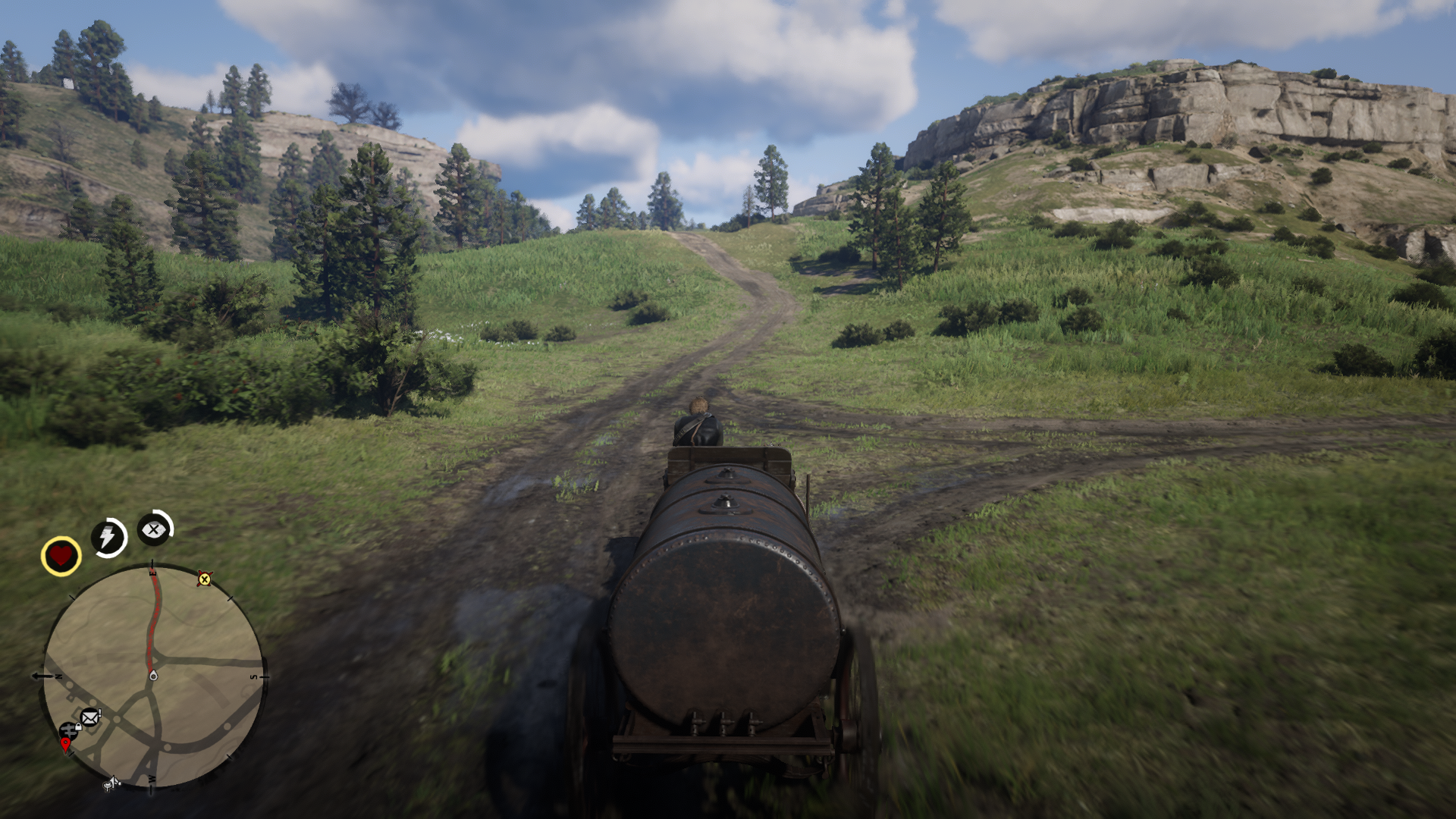Screen dimensions: 1456x819
Task: Click the Dead Eye core icon
Action: (x=153, y=529)
